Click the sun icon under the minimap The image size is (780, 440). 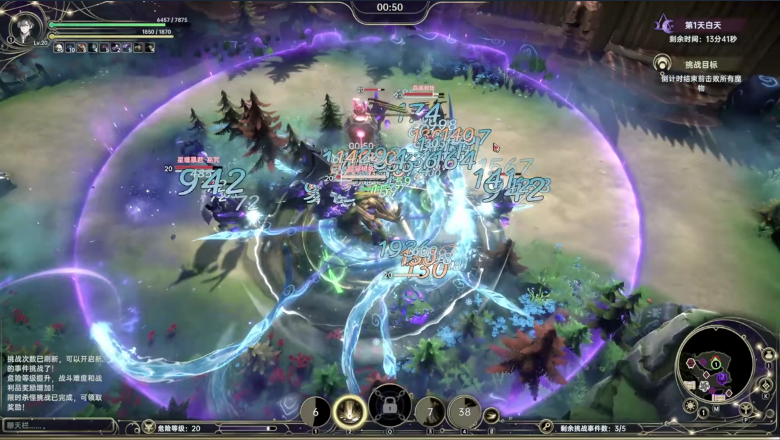pos(690,405)
